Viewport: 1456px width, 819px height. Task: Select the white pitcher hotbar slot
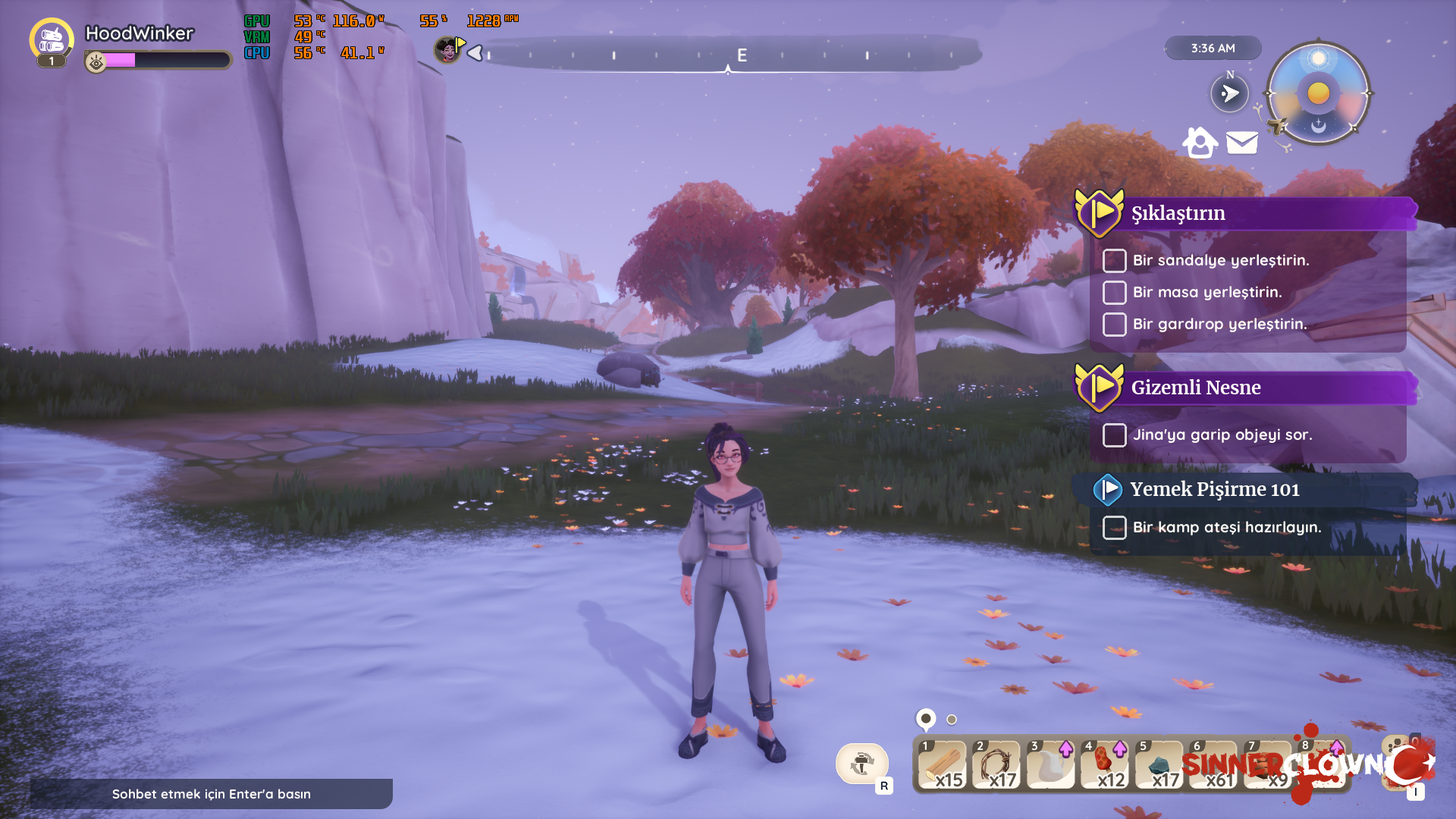(x=1051, y=764)
